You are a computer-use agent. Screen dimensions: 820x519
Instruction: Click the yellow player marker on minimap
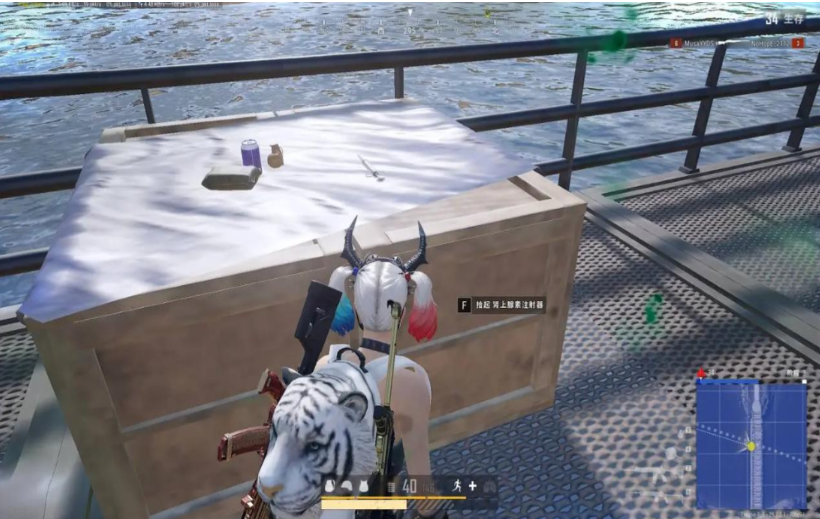[x=750, y=446]
